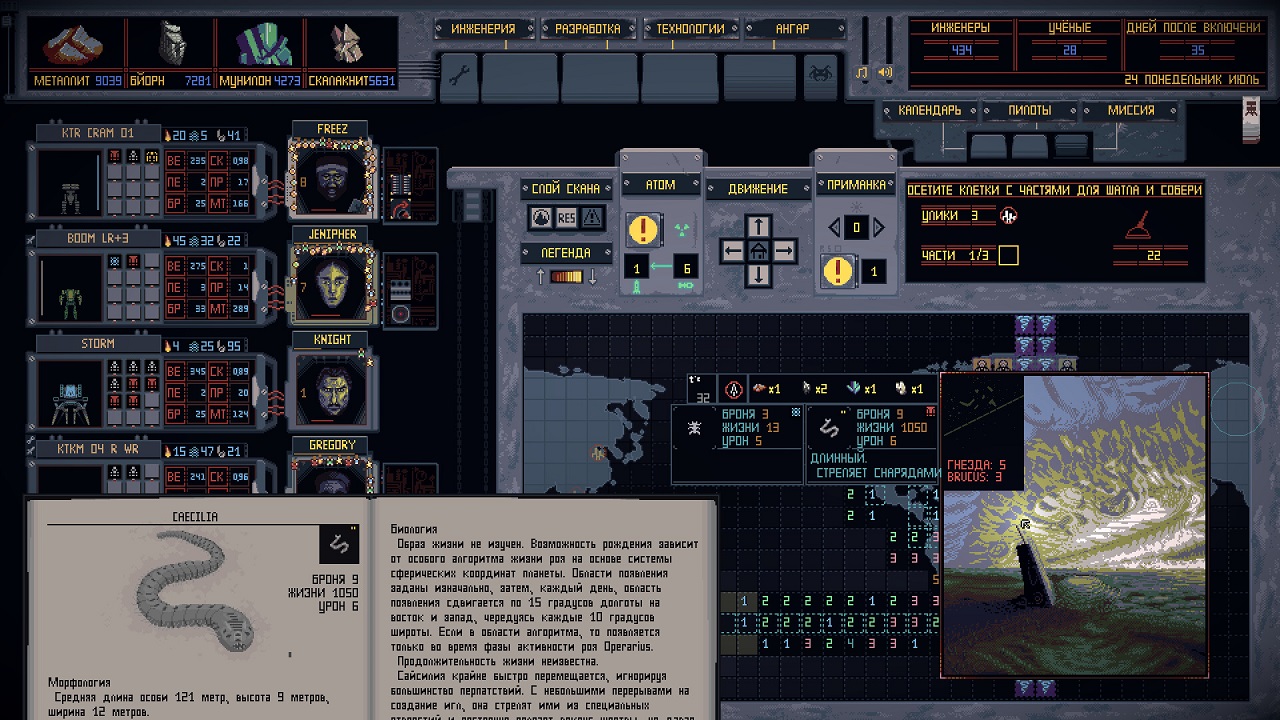Click the speaker volume icon
Image resolution: width=1280 pixels, height=720 pixels.
point(885,73)
